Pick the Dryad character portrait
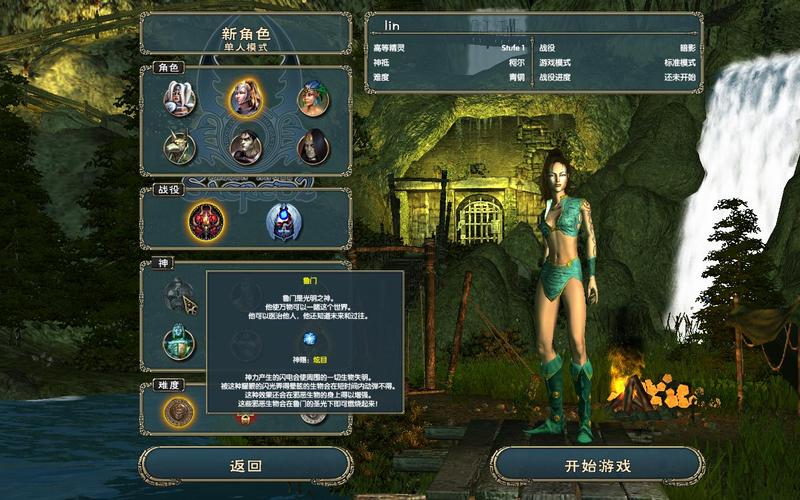This screenshot has width=800, height=500. tap(313, 98)
